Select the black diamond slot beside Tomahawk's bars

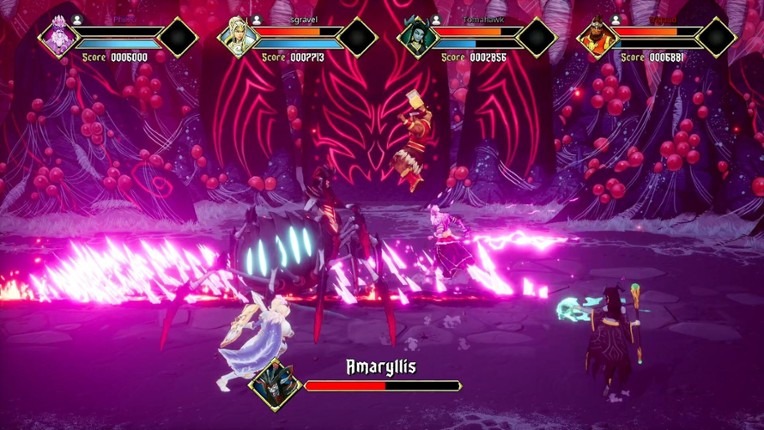point(536,38)
